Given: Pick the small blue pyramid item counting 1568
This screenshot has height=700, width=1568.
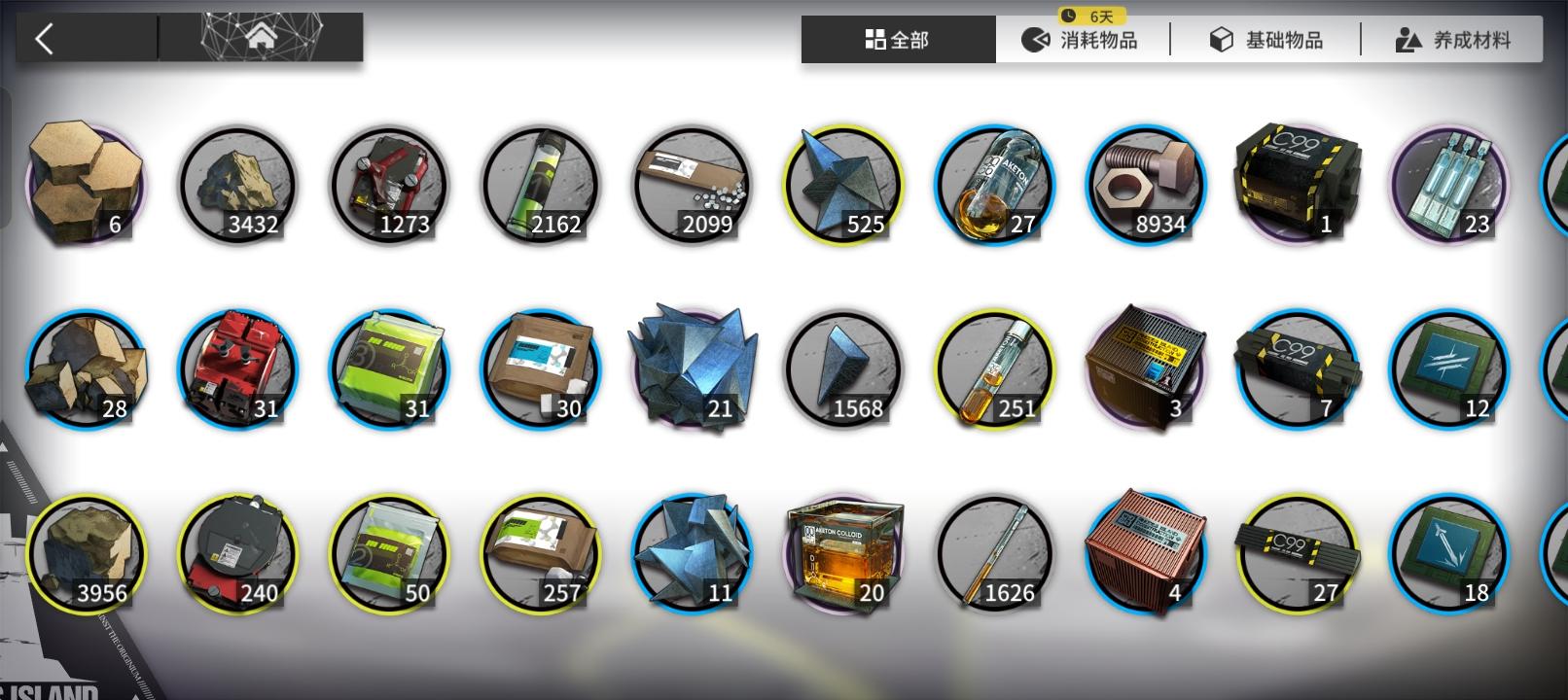Looking at the screenshot, I should [x=842, y=367].
